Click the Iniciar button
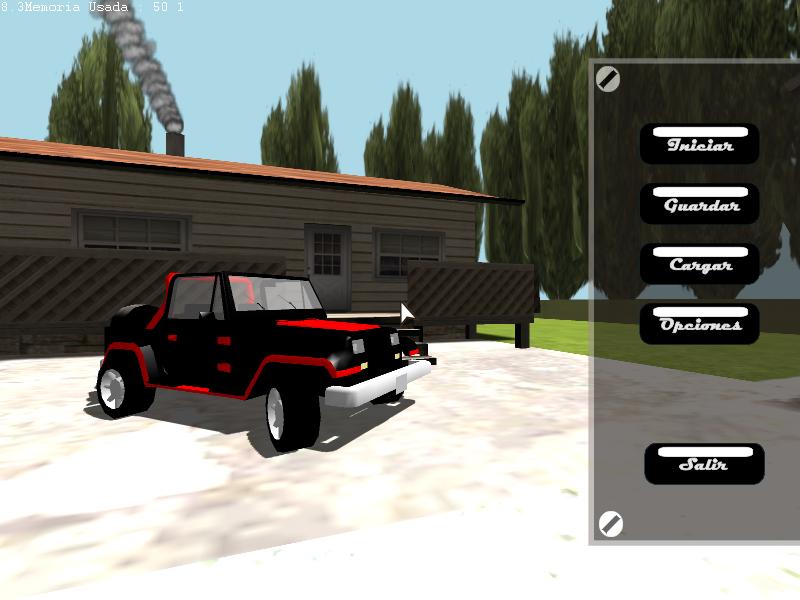Image resolution: width=800 pixels, height=600 pixels. (699, 144)
